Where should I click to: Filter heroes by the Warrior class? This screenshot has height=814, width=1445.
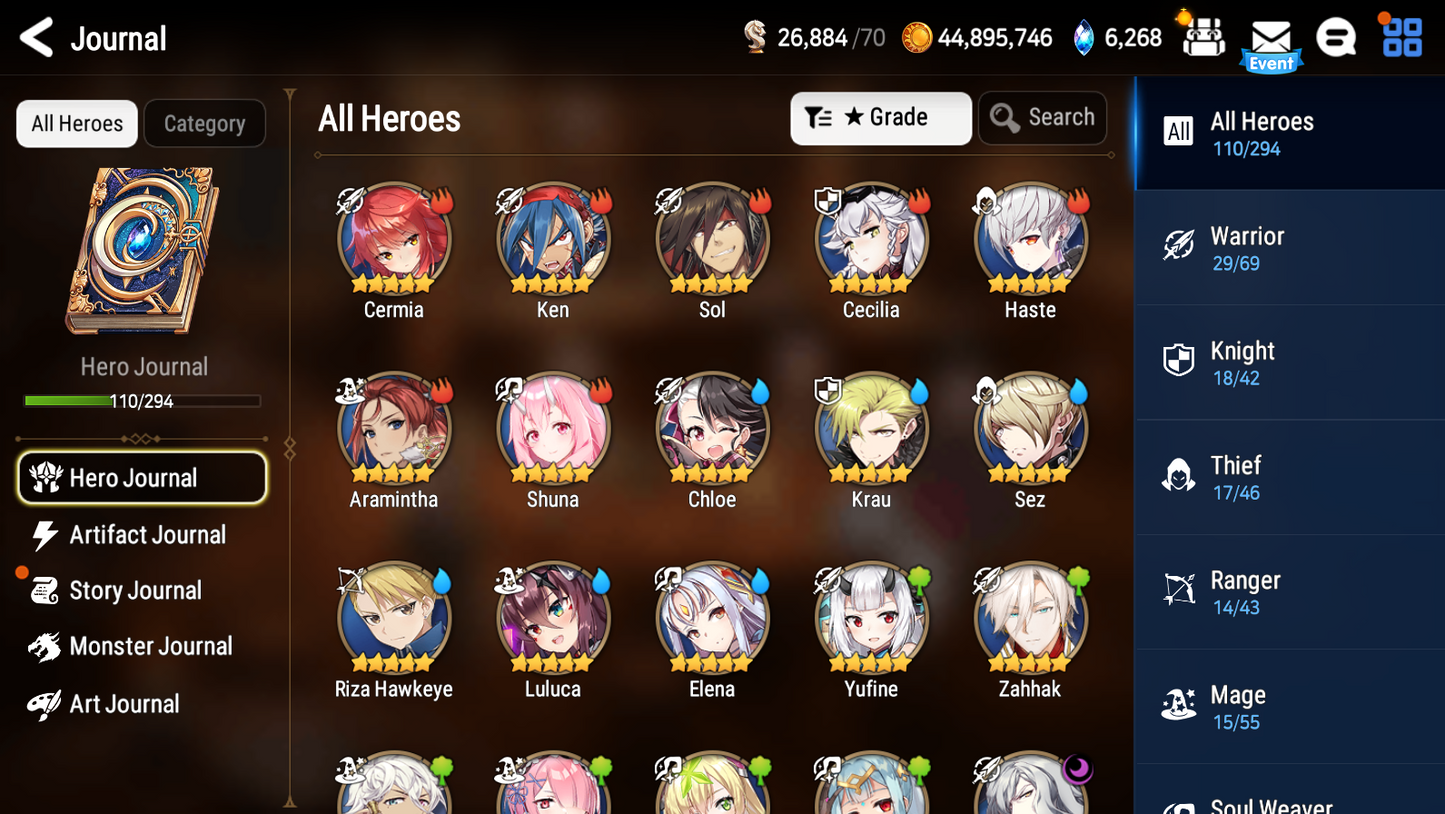1289,247
